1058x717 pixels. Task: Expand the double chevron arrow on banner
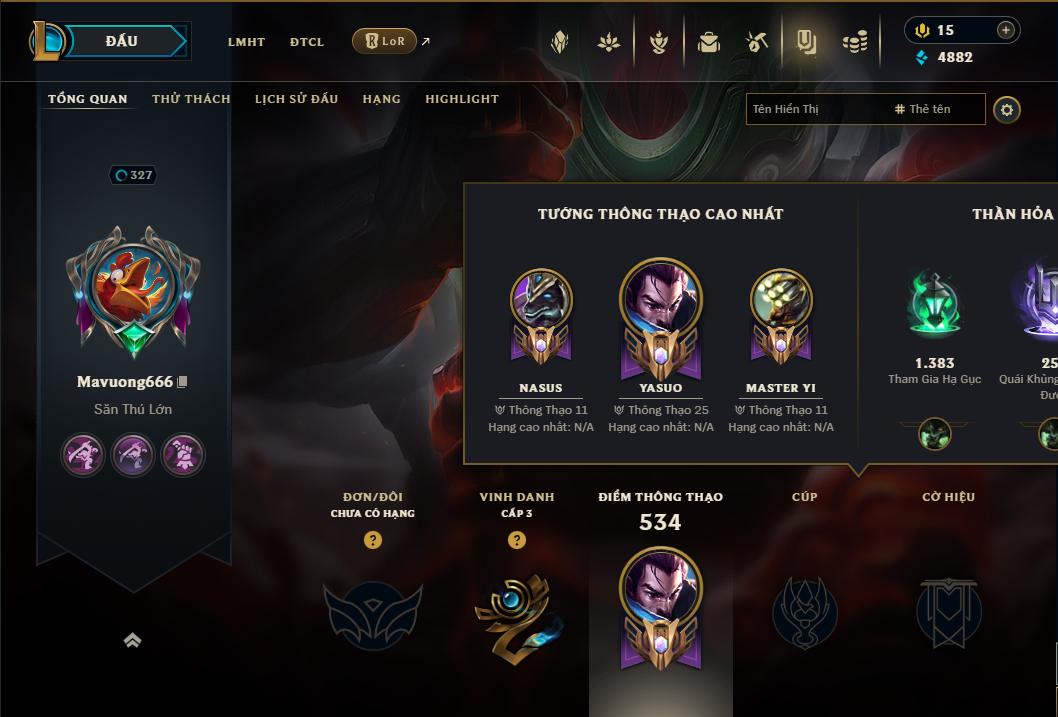pos(132,641)
